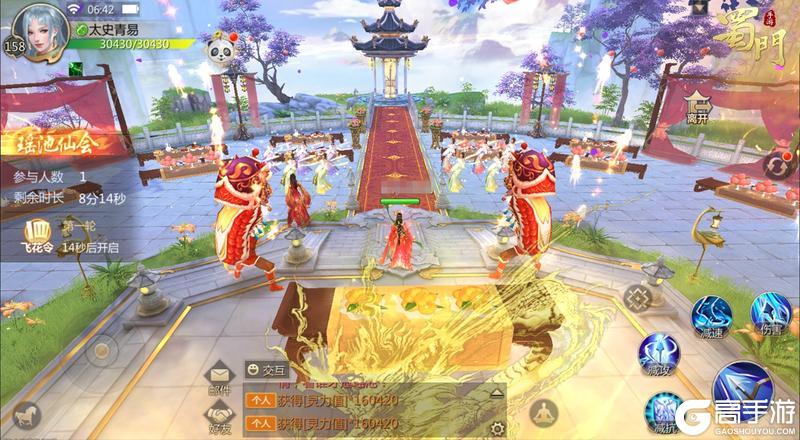The height and width of the screenshot is (440, 800).
Task: Open the 好友 friends icon
Action: (x=219, y=415)
